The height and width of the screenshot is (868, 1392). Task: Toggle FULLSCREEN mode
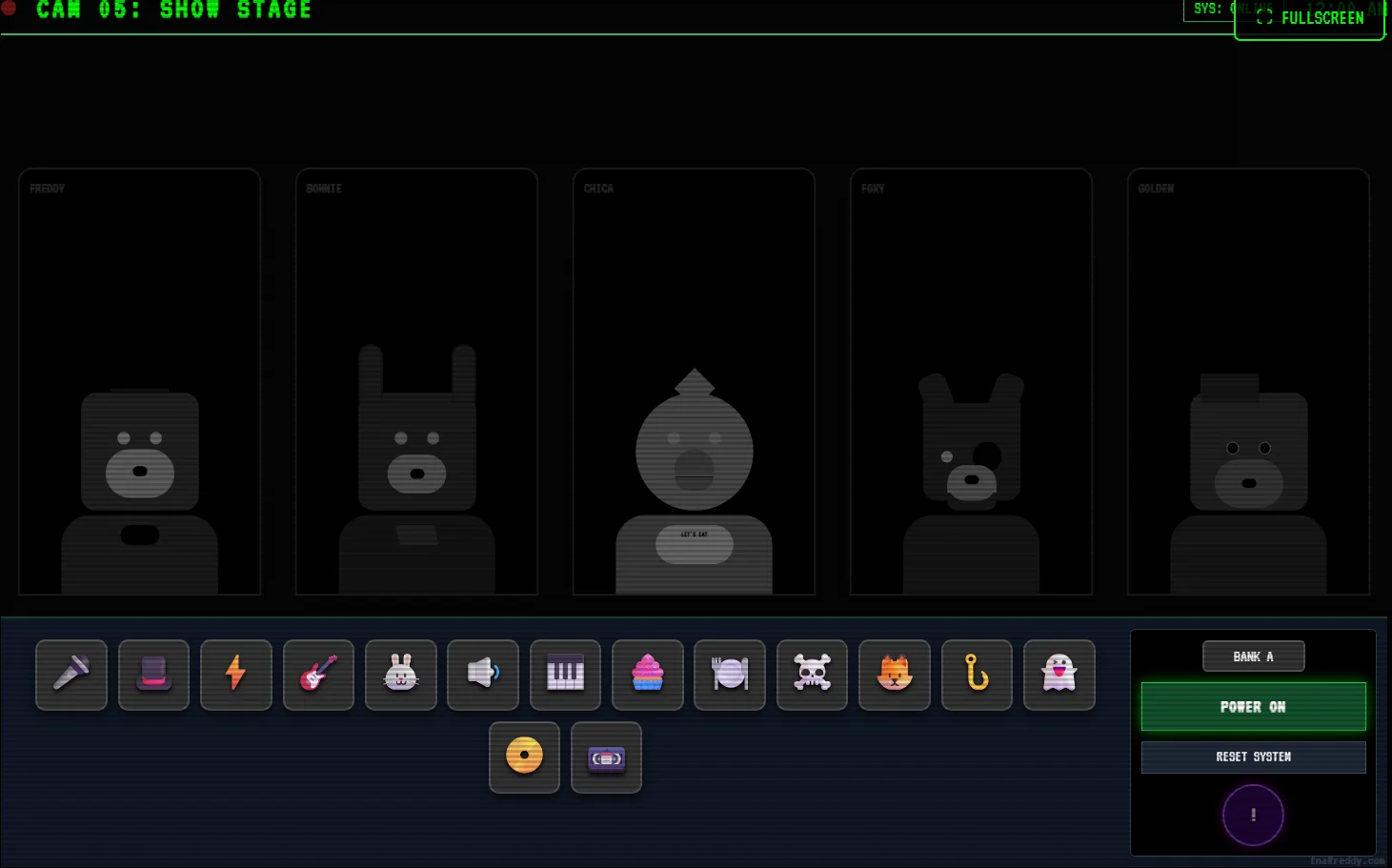tap(1309, 17)
